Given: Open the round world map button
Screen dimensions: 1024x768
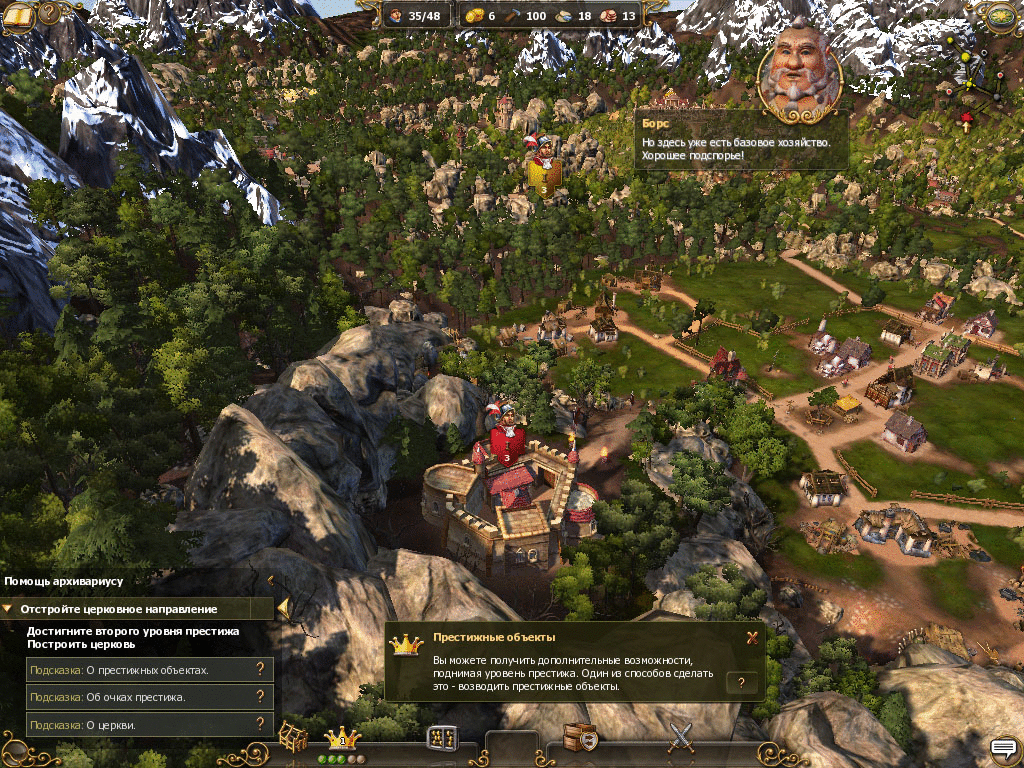Looking at the screenshot, I should click(x=1001, y=14).
